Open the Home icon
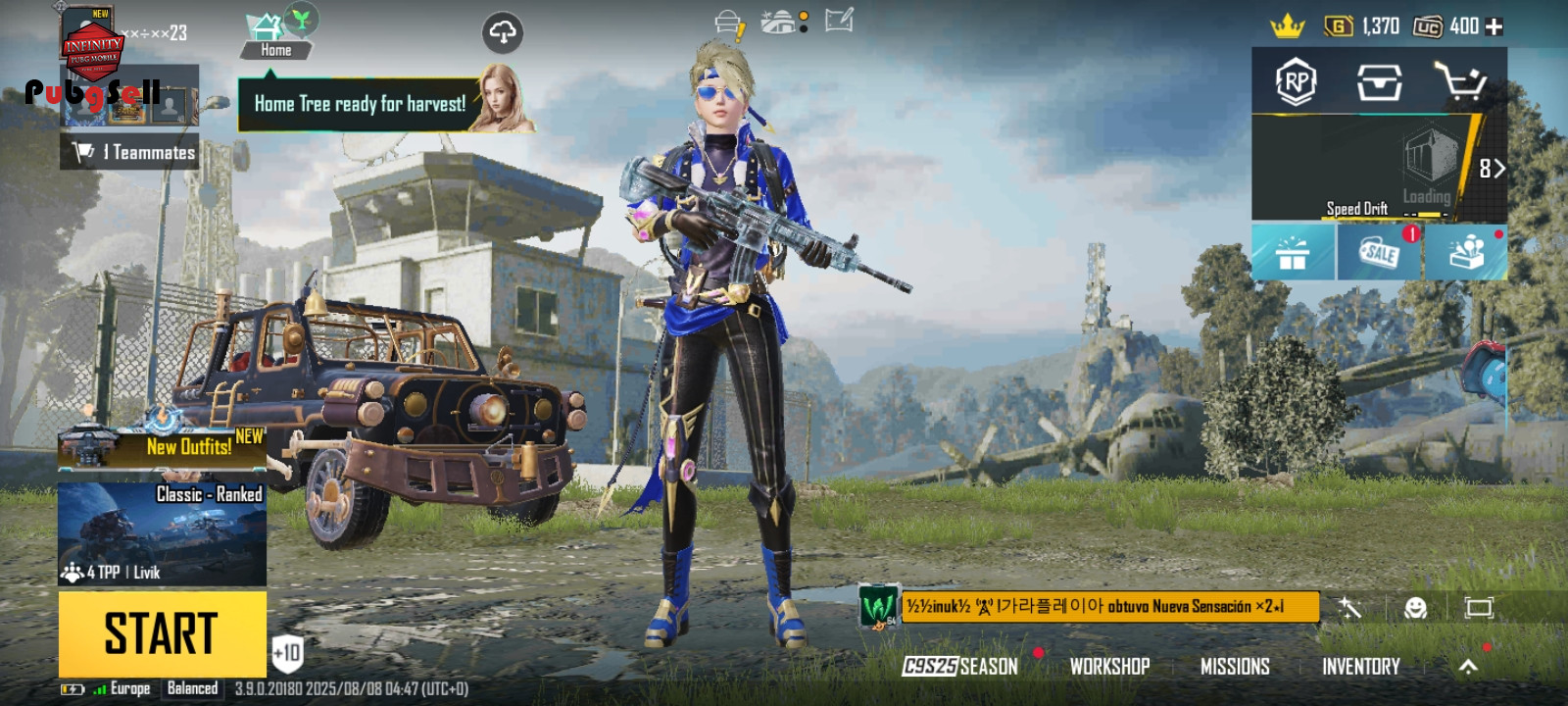 click(275, 36)
